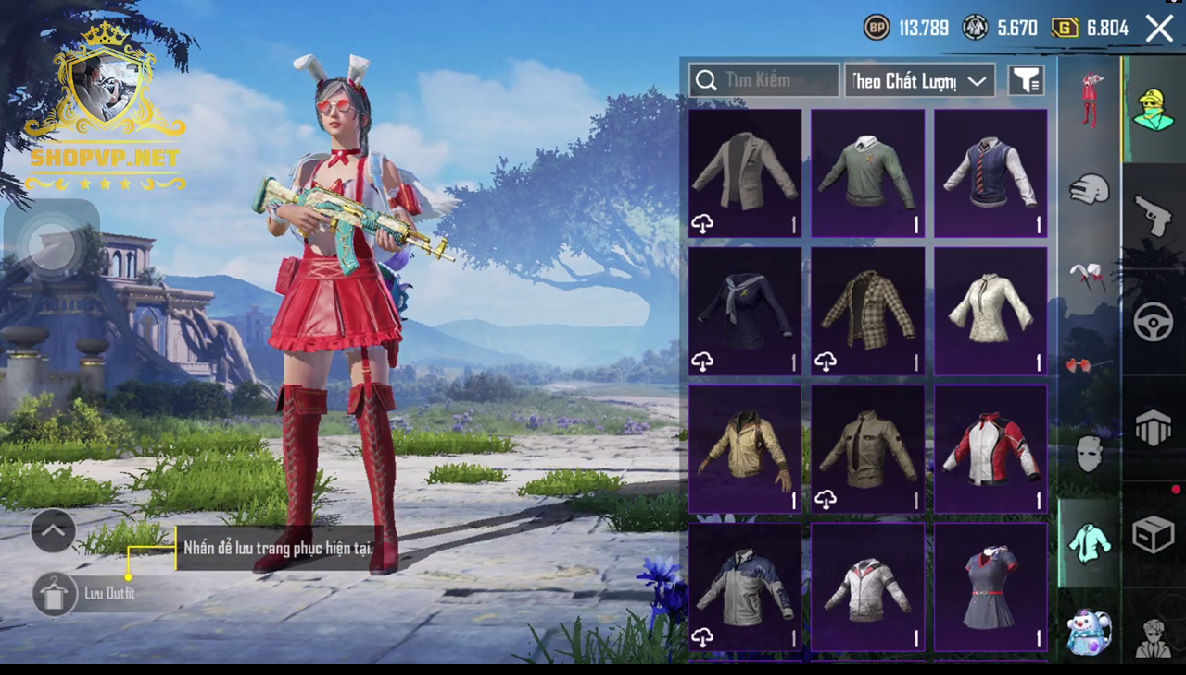Select the red and white jacket
This screenshot has height=675, width=1186.
click(991, 448)
